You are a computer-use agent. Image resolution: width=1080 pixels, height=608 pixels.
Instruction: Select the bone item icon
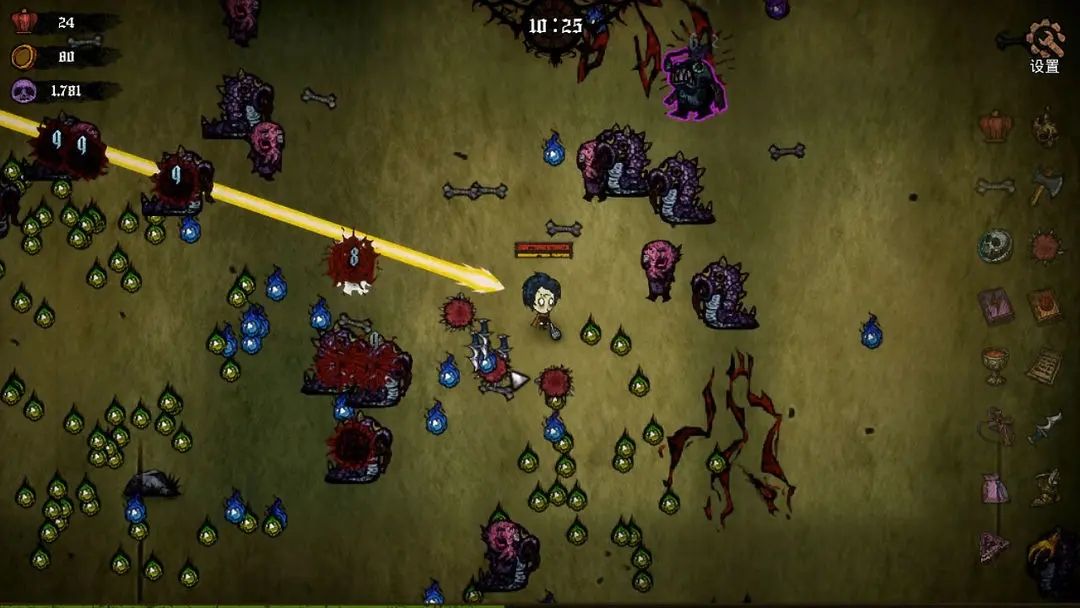coord(995,186)
